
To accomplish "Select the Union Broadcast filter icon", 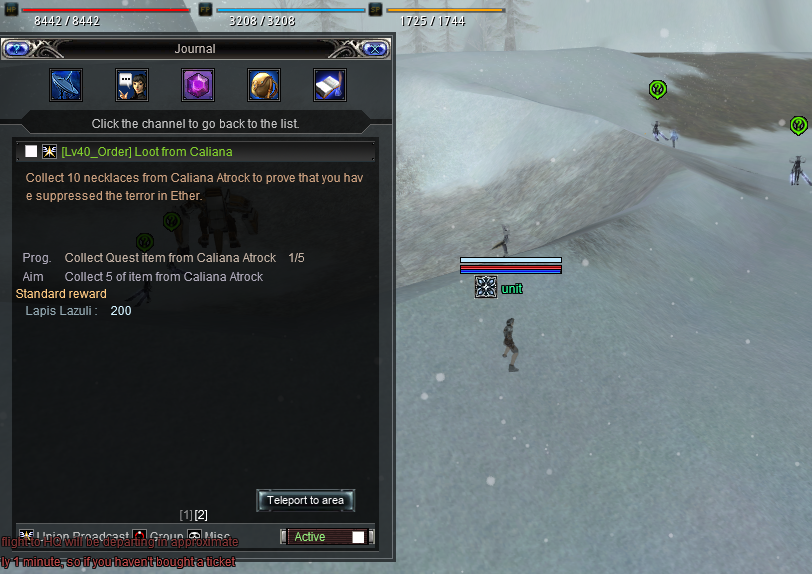I will [x=27, y=536].
